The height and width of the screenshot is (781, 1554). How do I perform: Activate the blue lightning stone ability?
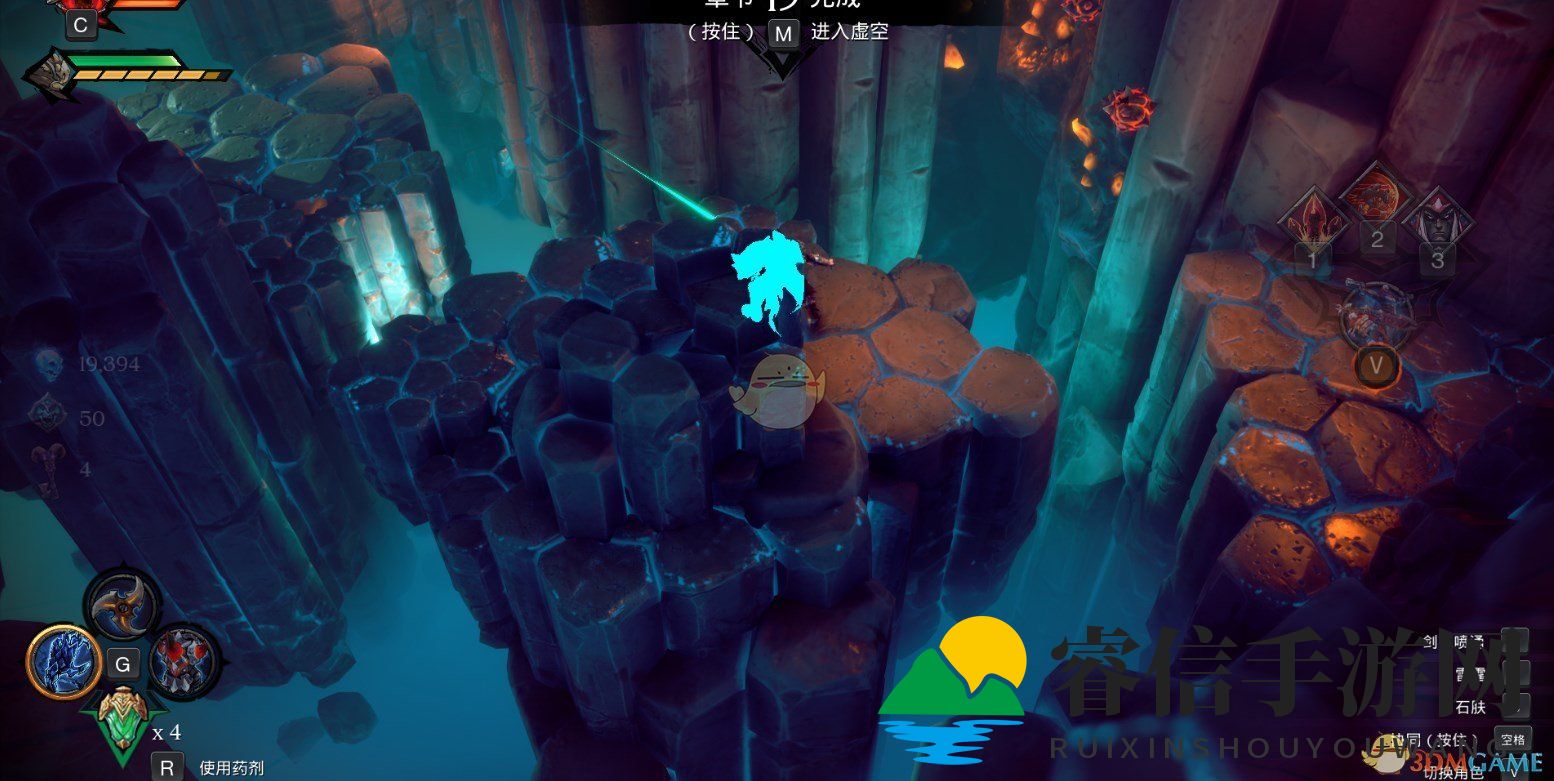coord(64,663)
